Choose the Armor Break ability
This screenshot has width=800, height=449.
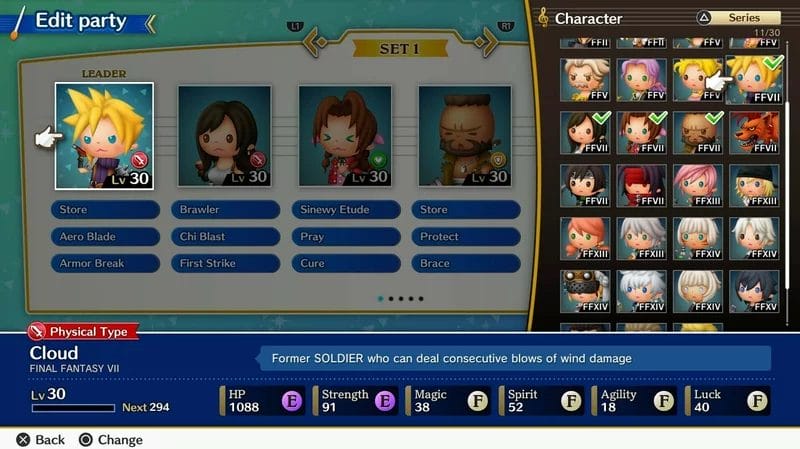(105, 264)
